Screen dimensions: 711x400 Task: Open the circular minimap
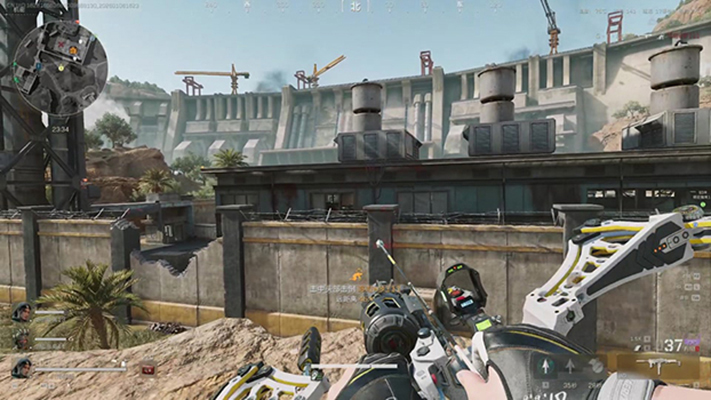[x=62, y=65]
